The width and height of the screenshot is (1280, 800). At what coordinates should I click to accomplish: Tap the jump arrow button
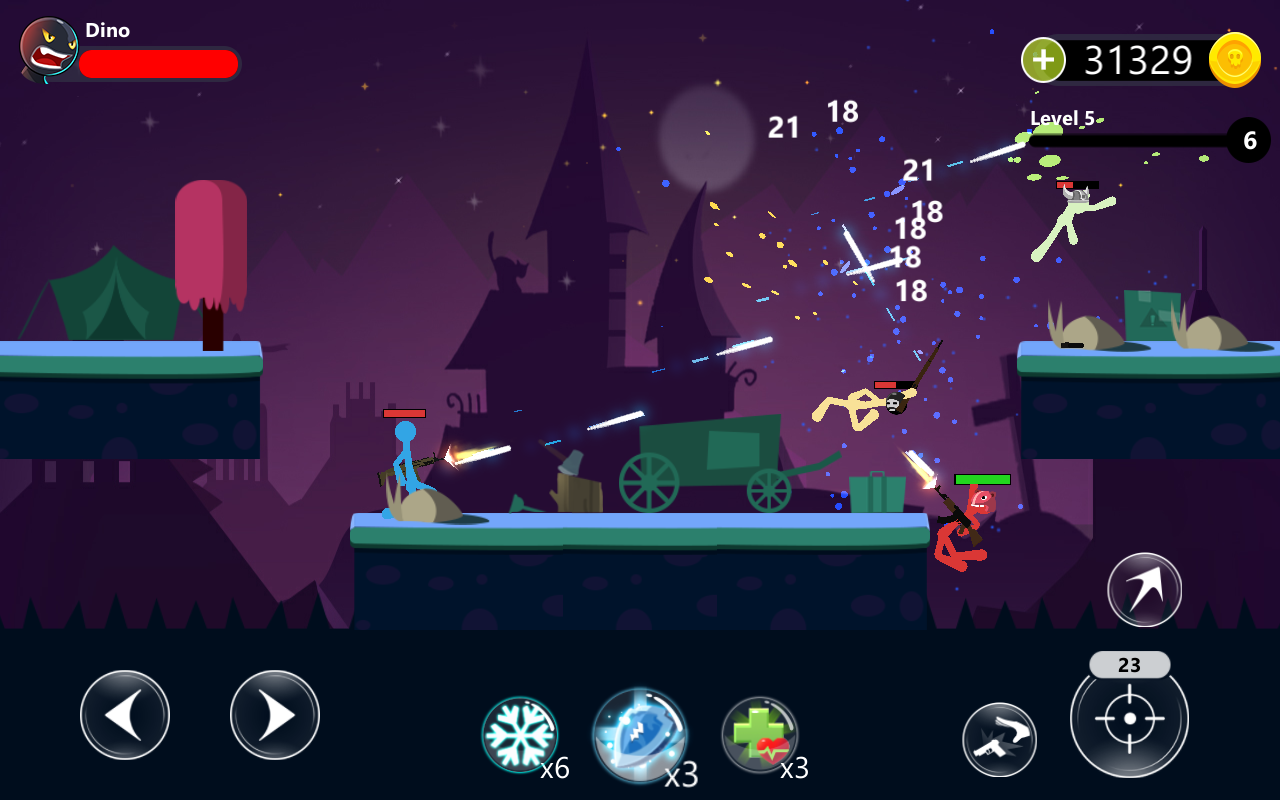(1143, 590)
